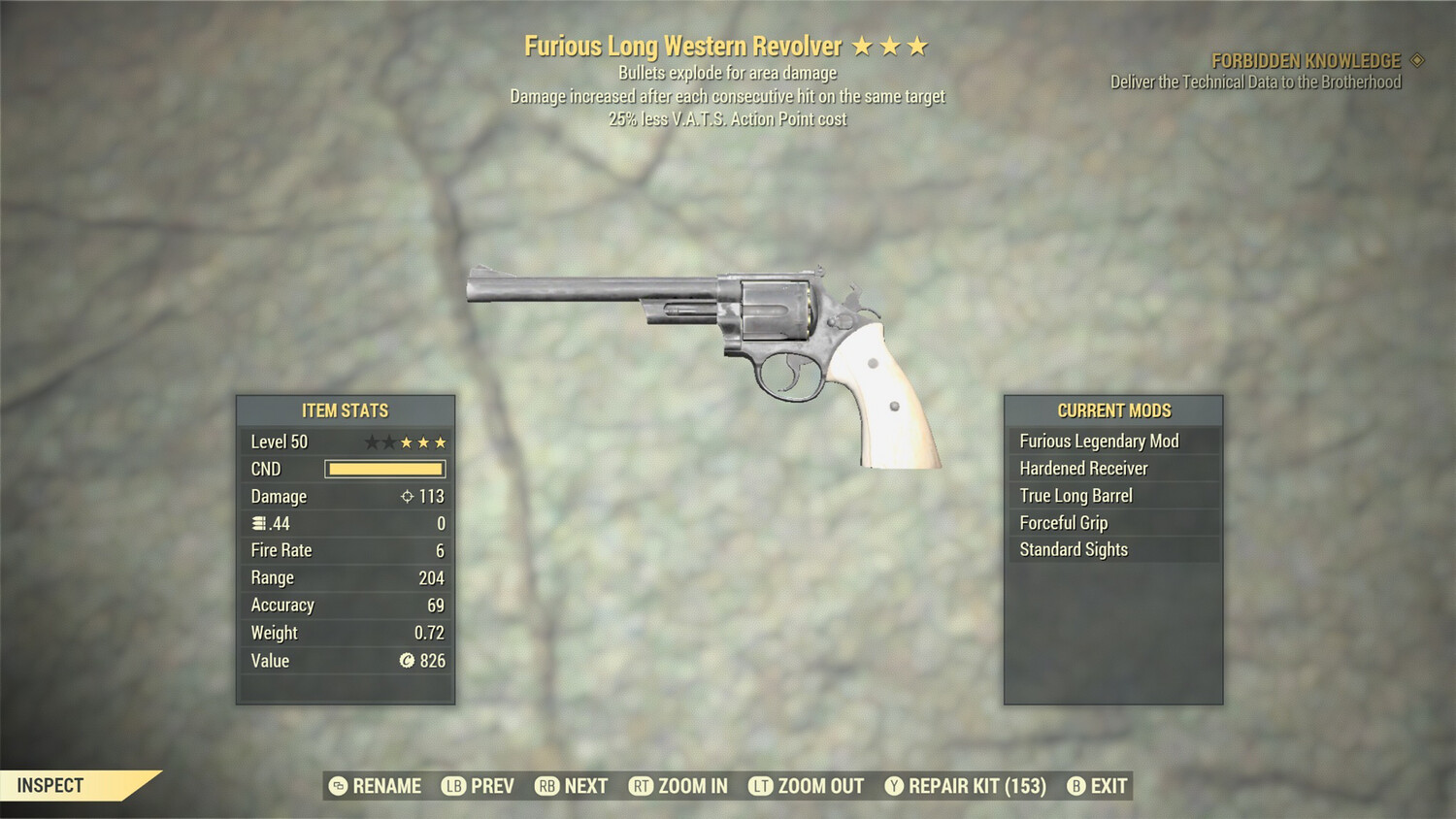This screenshot has height=819, width=1456.
Task: Click the LT button glyph for Zoom Out
Action: coord(763,786)
